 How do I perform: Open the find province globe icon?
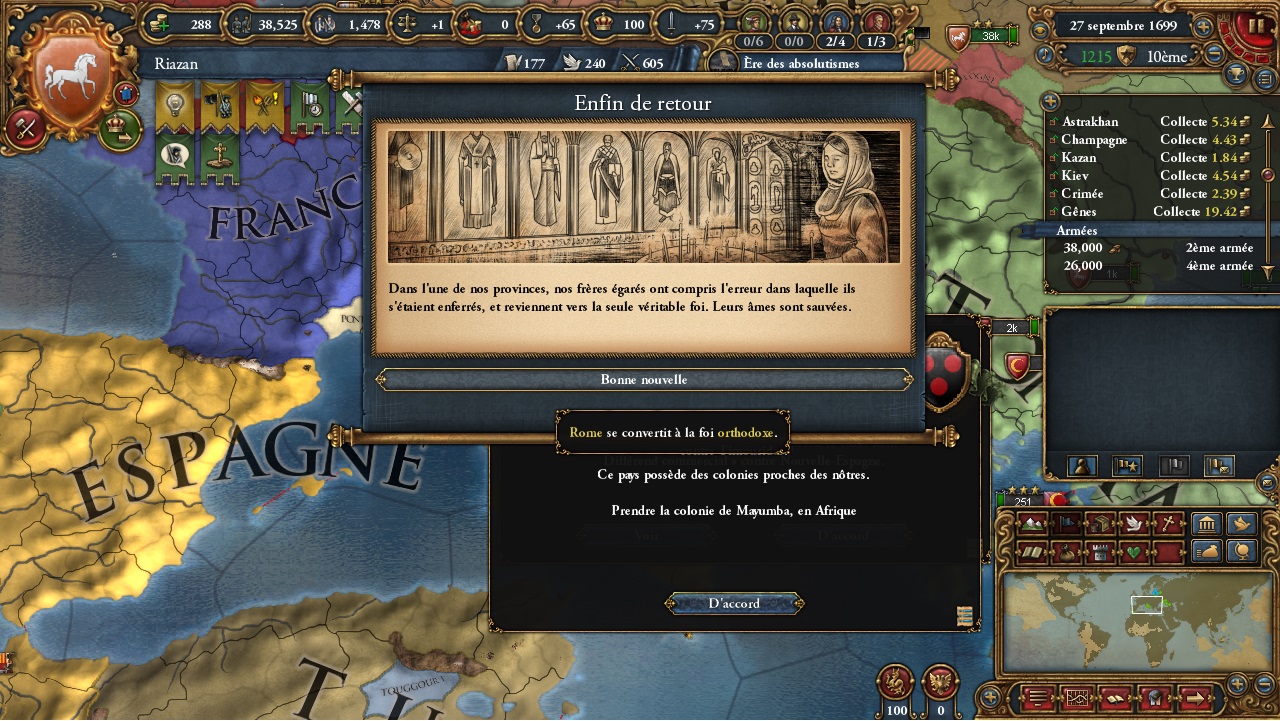[x=1240, y=551]
